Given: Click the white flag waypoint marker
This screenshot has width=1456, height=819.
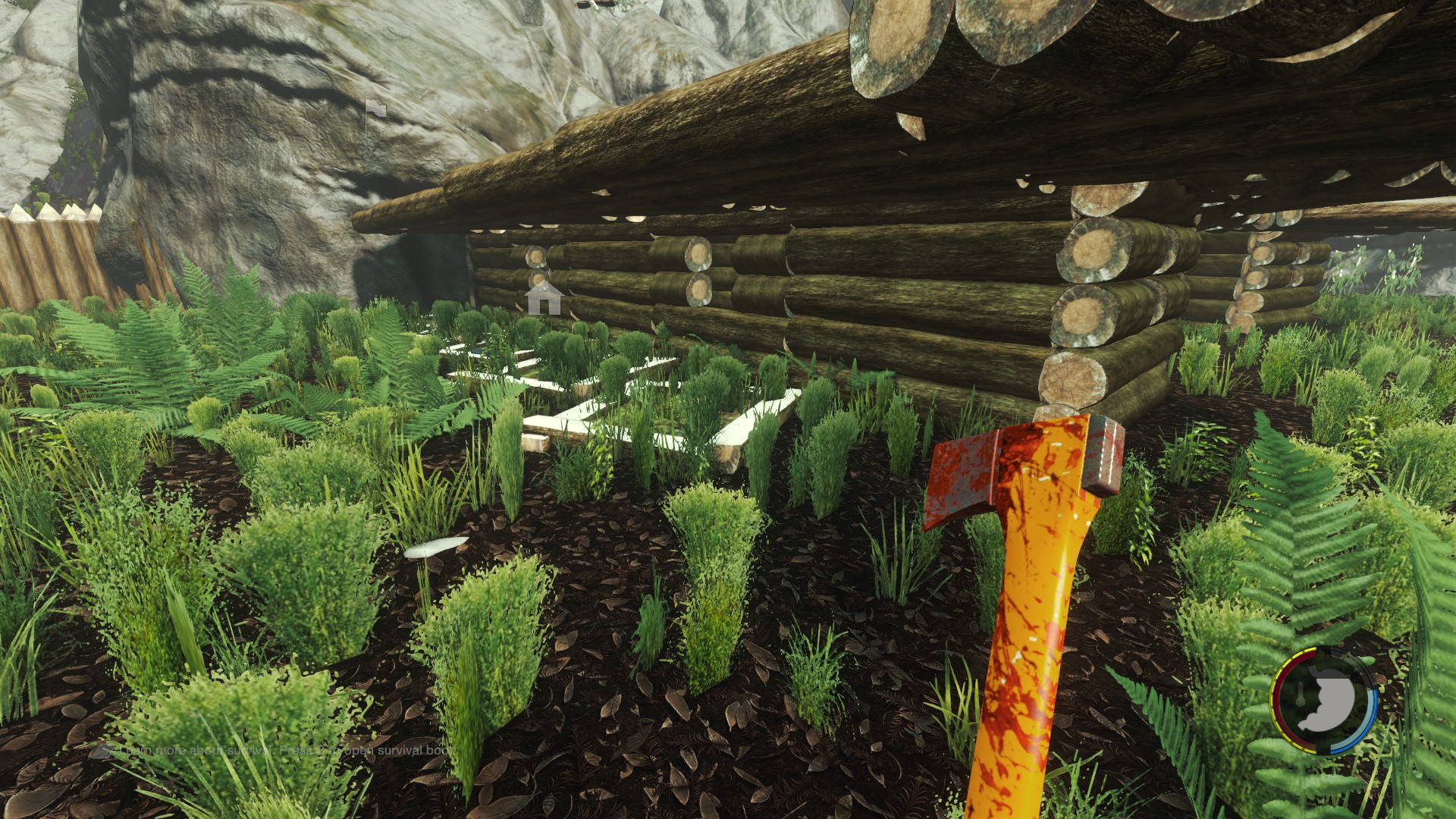Looking at the screenshot, I should tap(375, 111).
